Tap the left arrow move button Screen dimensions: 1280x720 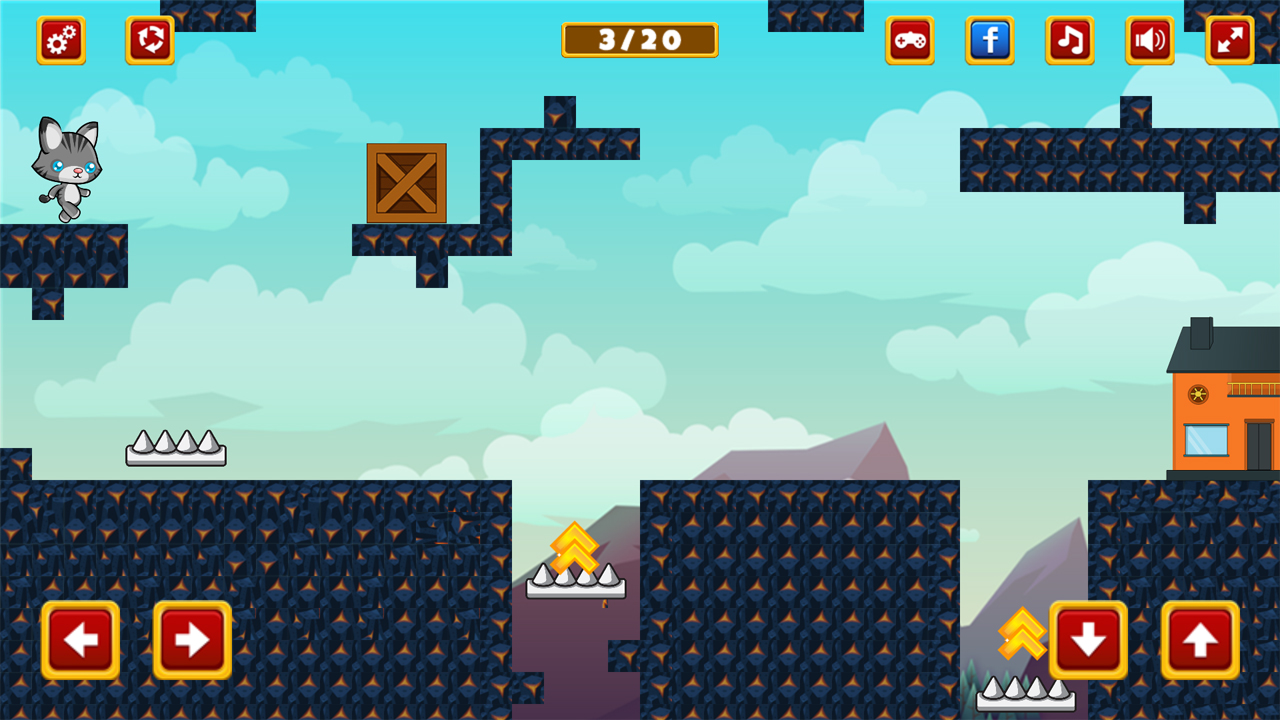click(80, 640)
